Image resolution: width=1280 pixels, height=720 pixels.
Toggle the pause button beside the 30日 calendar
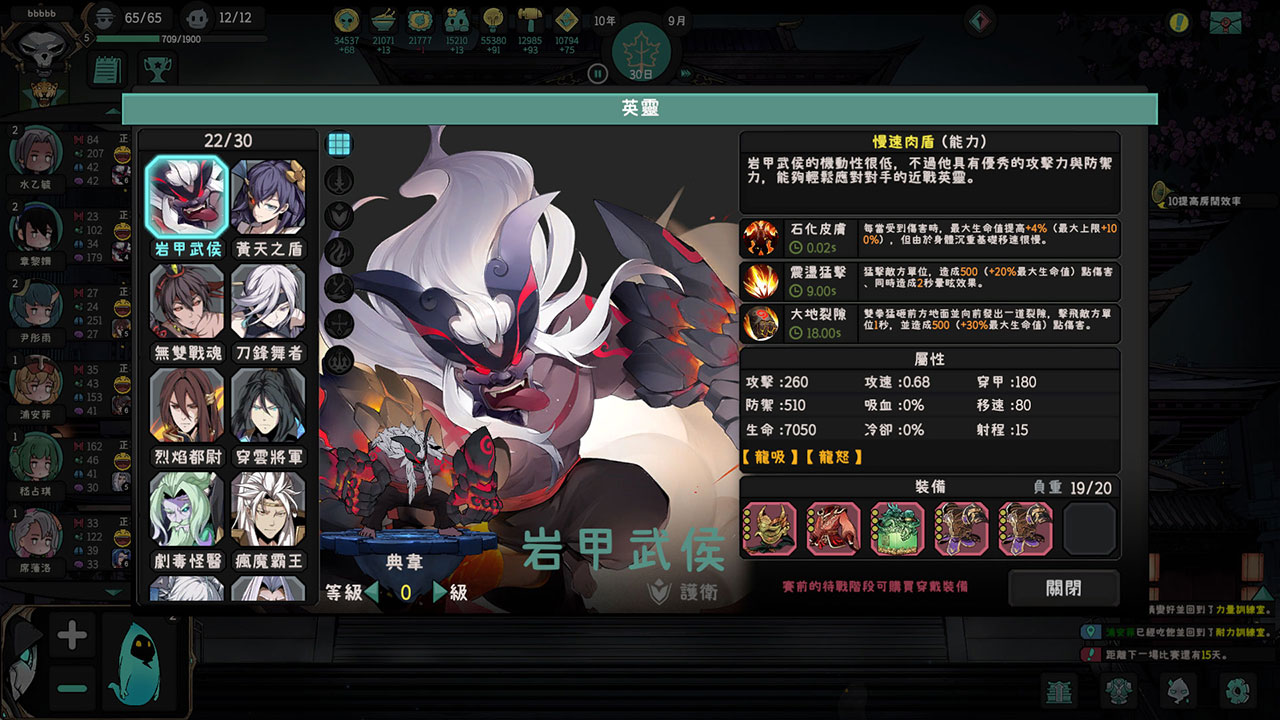click(596, 72)
